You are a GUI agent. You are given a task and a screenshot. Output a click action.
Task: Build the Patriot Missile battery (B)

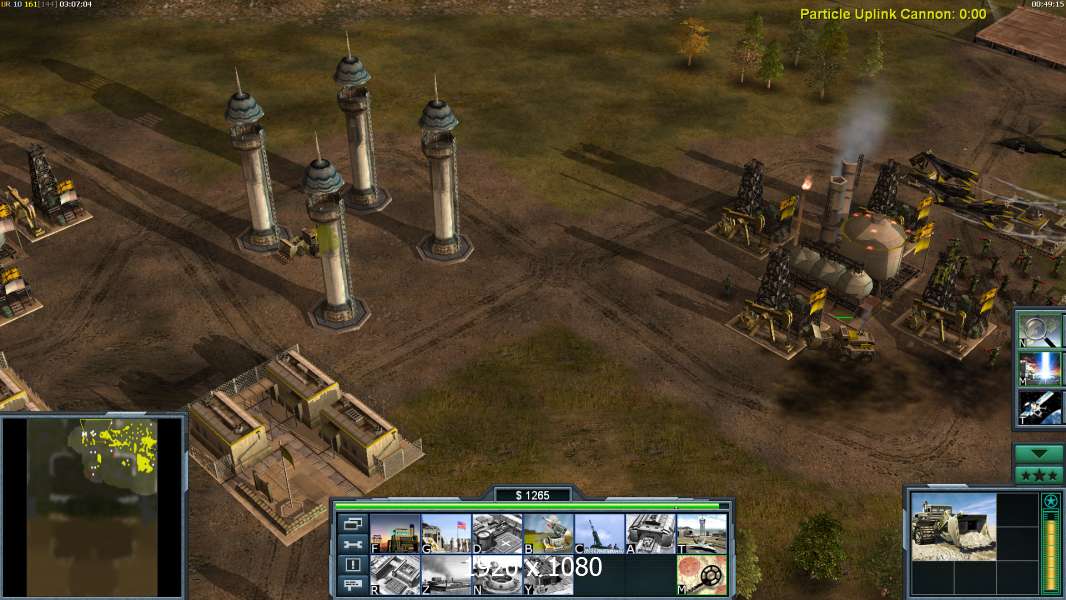[x=548, y=534]
